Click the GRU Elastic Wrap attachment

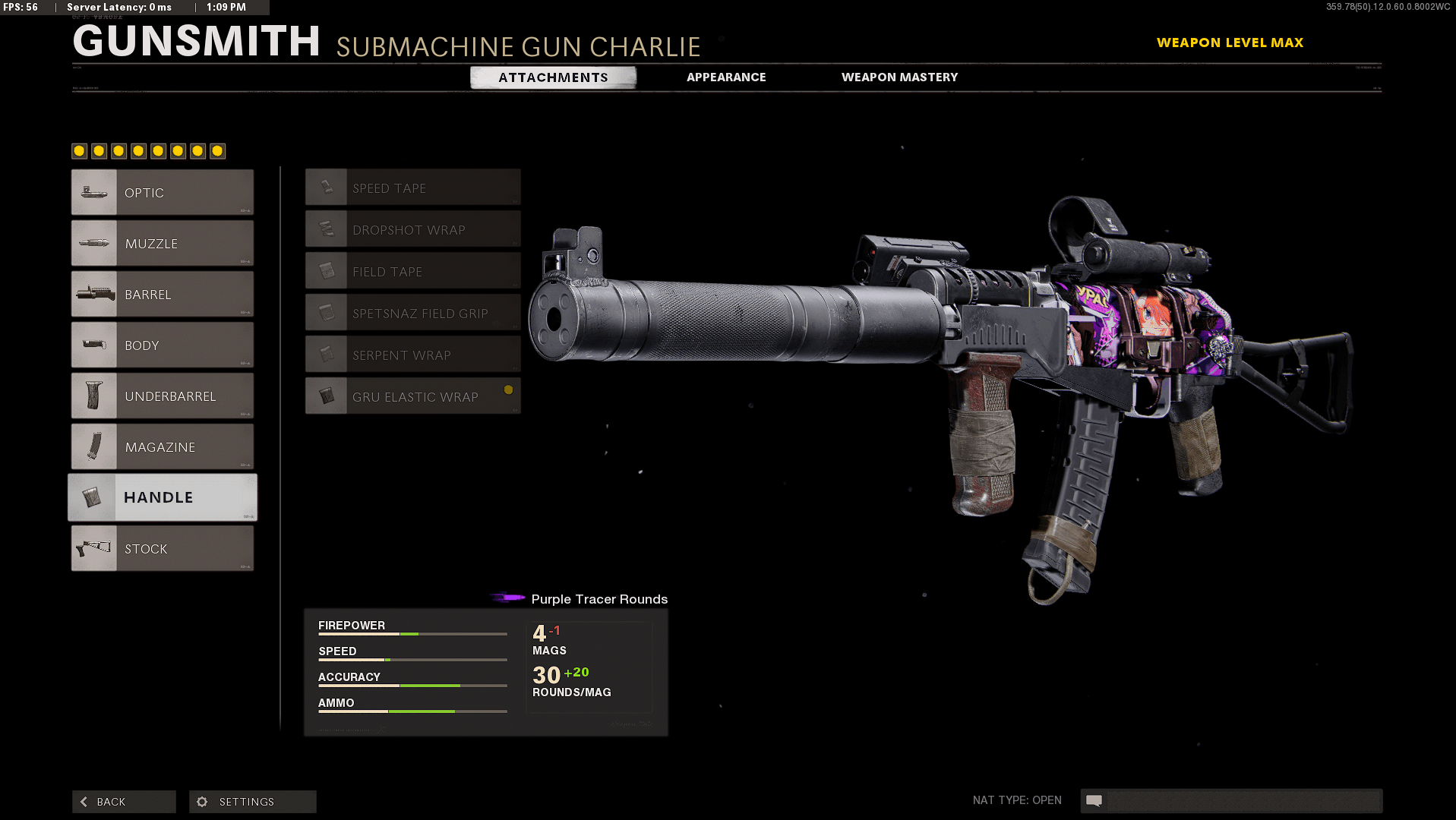coord(413,396)
